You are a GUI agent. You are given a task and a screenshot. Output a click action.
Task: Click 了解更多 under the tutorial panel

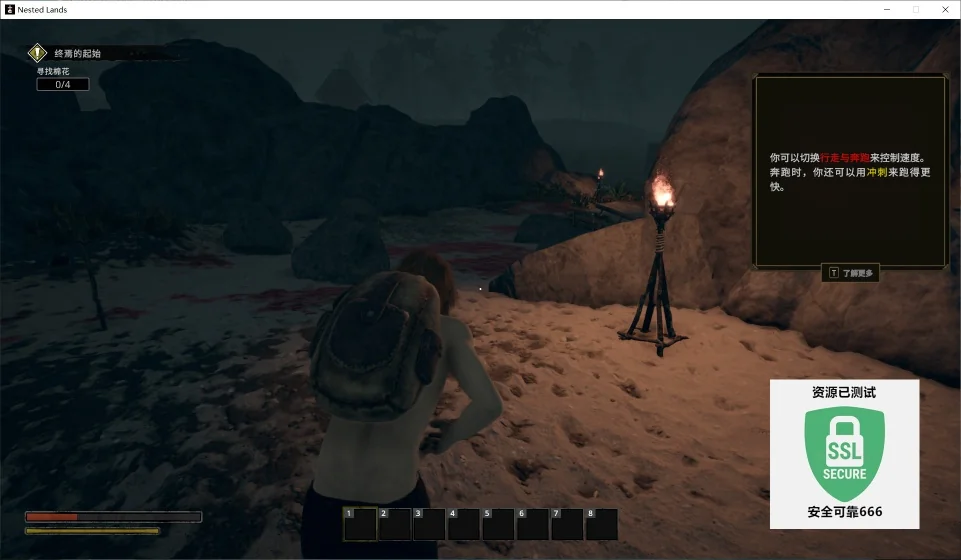coord(851,272)
